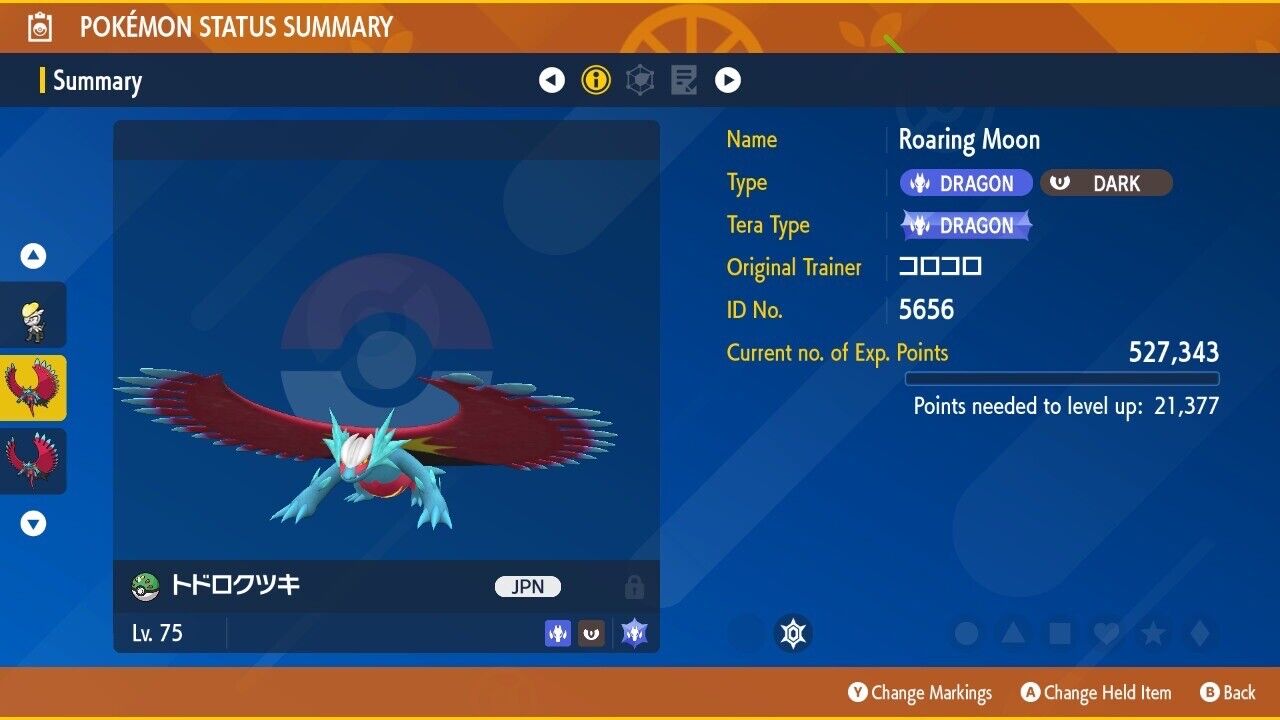Select the yellow info summary tab
This screenshot has height=720, width=1280.
click(596, 80)
